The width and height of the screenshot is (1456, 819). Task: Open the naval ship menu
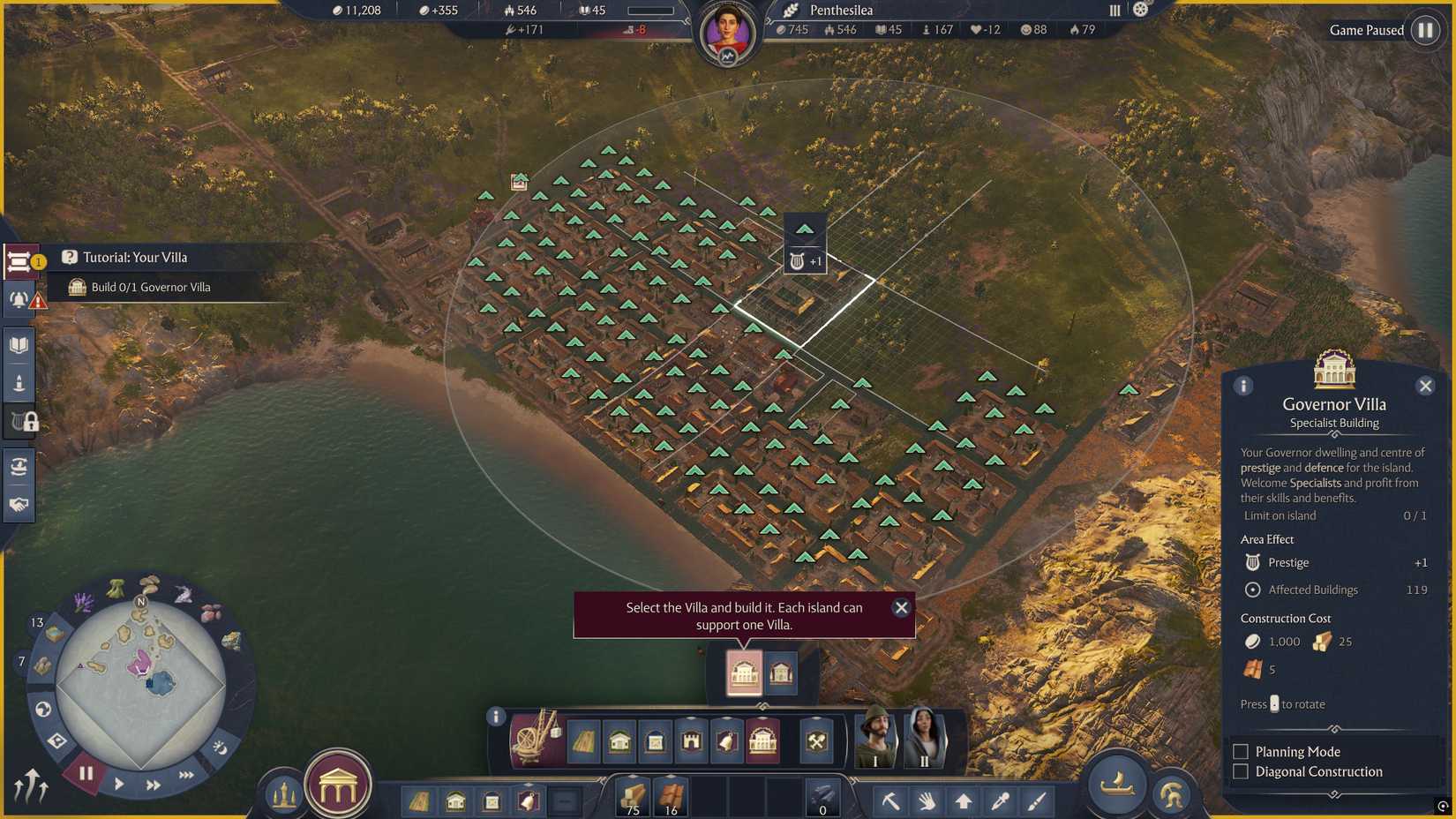click(1119, 787)
